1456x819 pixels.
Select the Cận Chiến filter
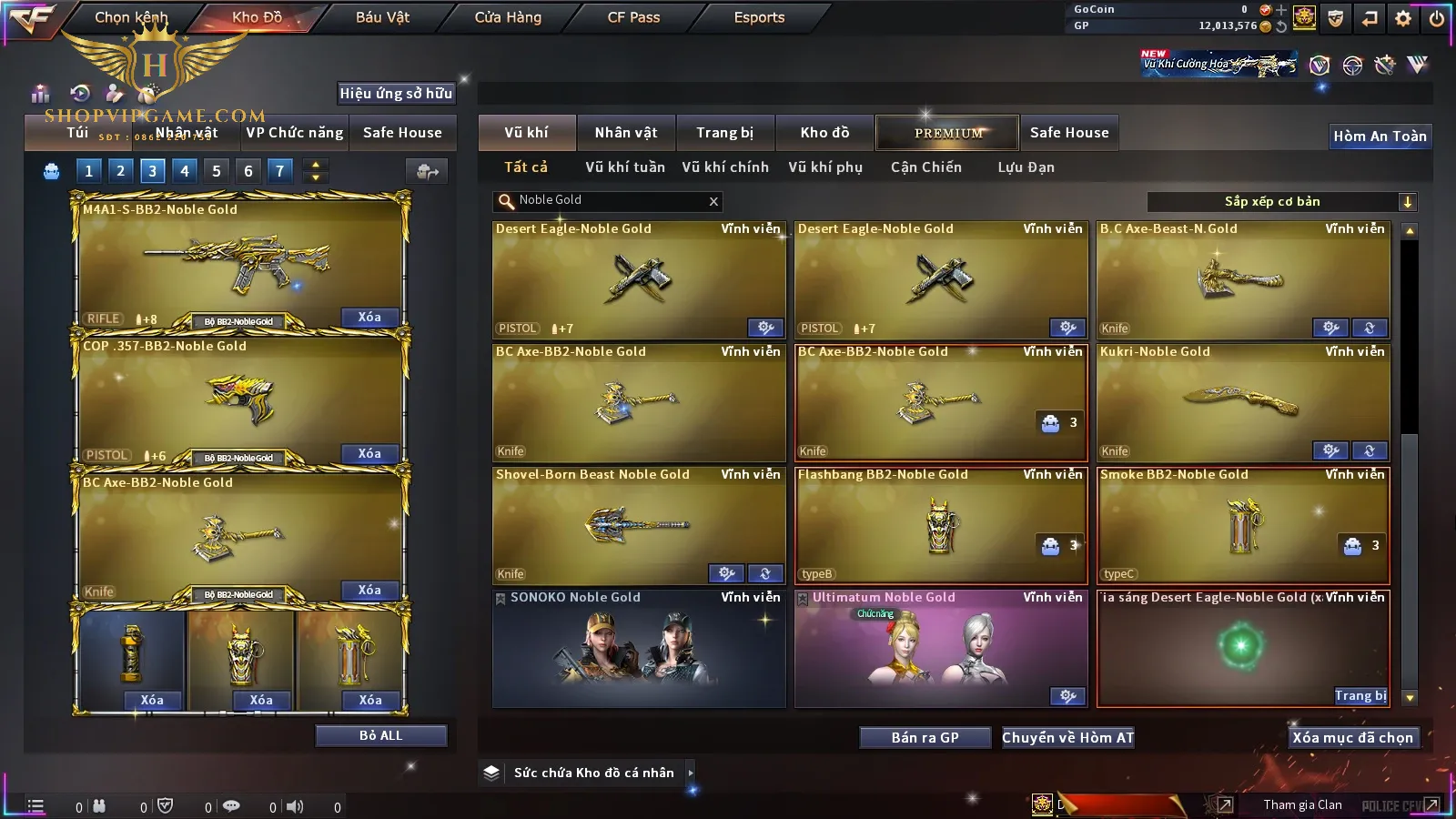coord(925,167)
